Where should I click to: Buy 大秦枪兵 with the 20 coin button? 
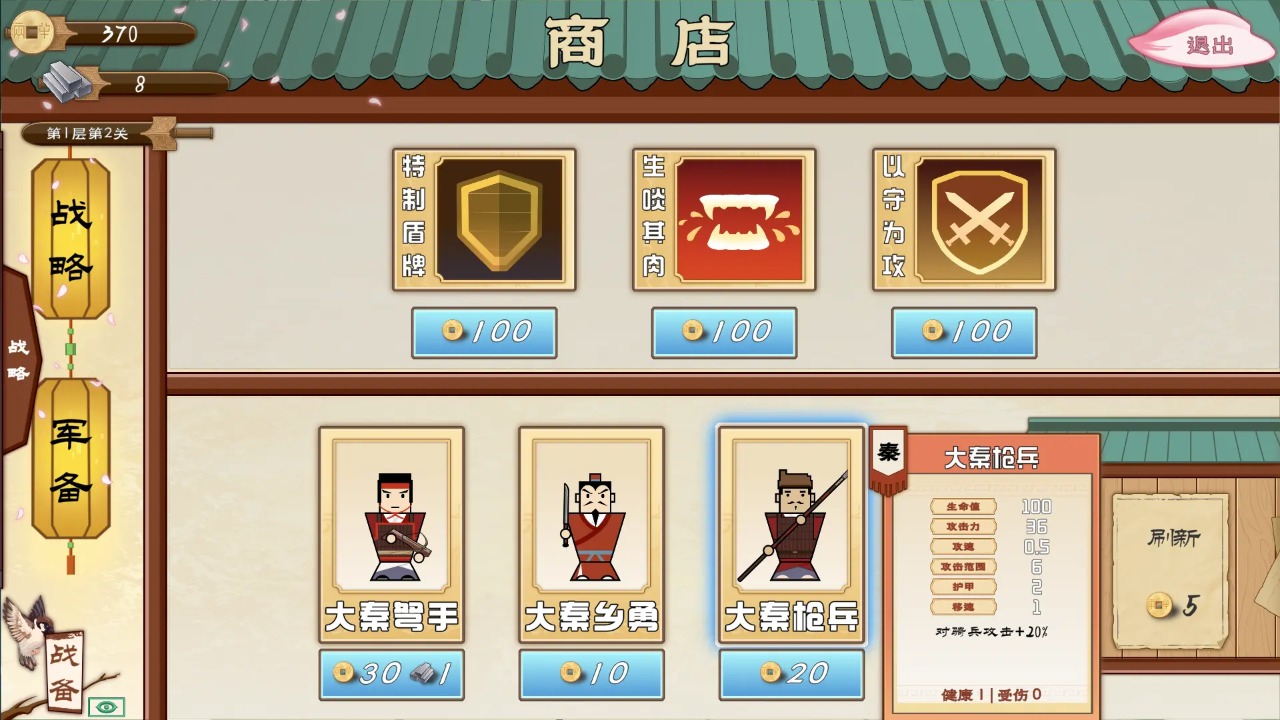[790, 674]
